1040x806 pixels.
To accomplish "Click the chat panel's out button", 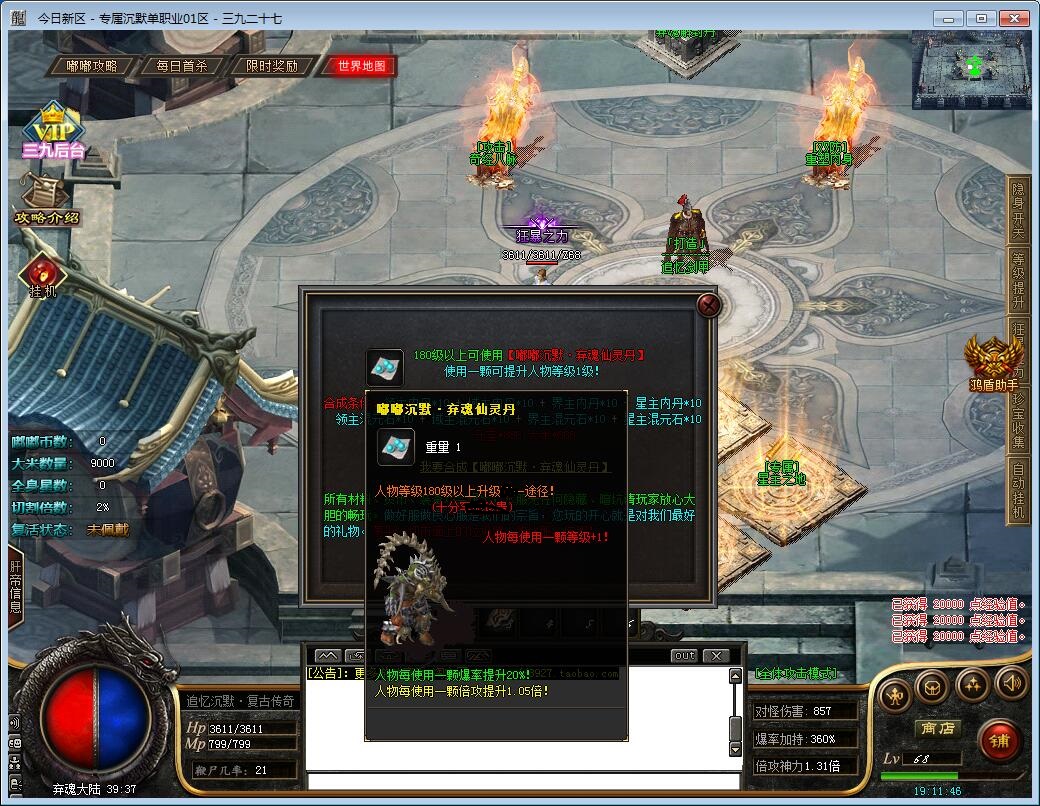I will (684, 656).
